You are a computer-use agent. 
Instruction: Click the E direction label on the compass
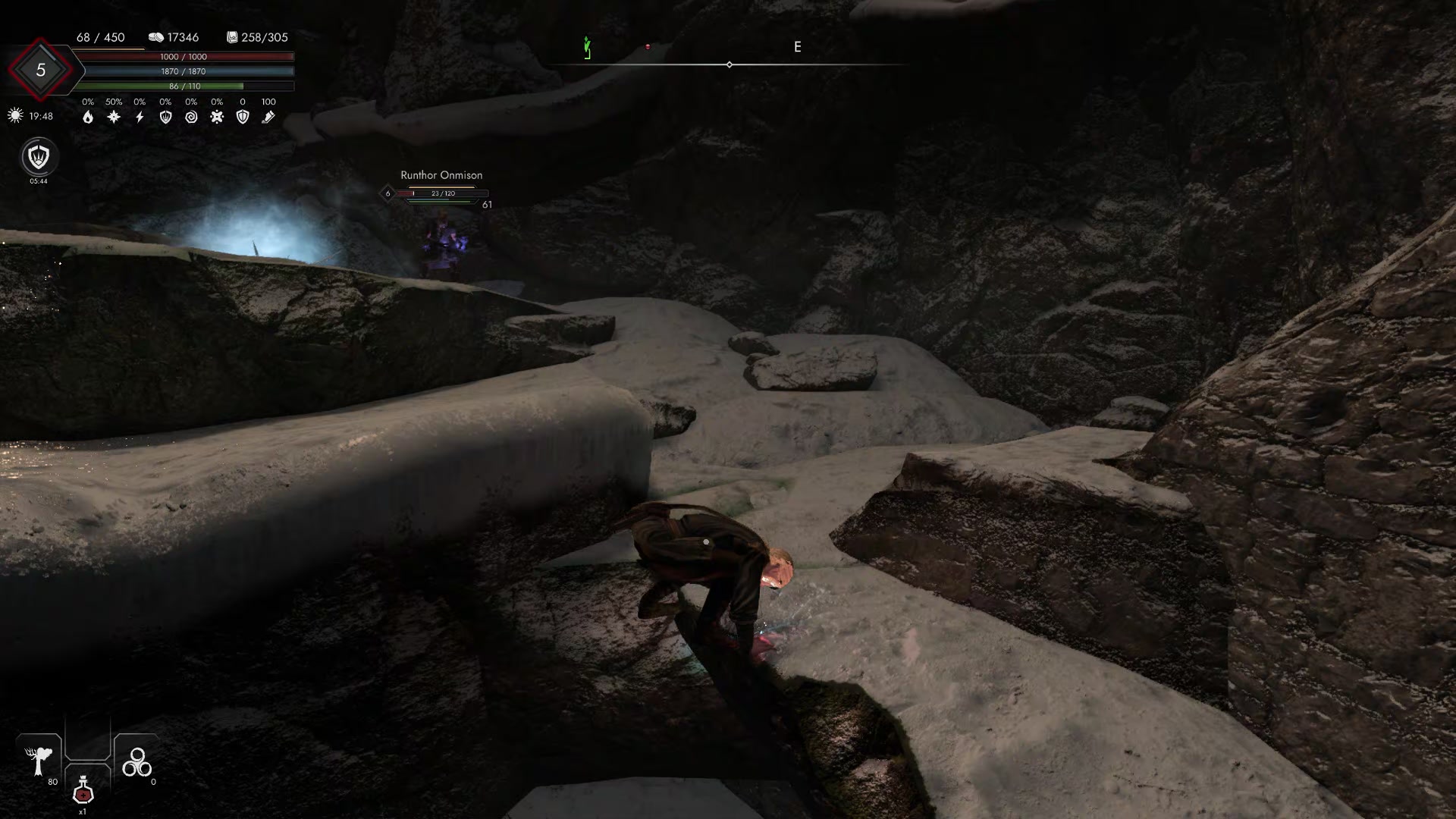[x=797, y=47]
